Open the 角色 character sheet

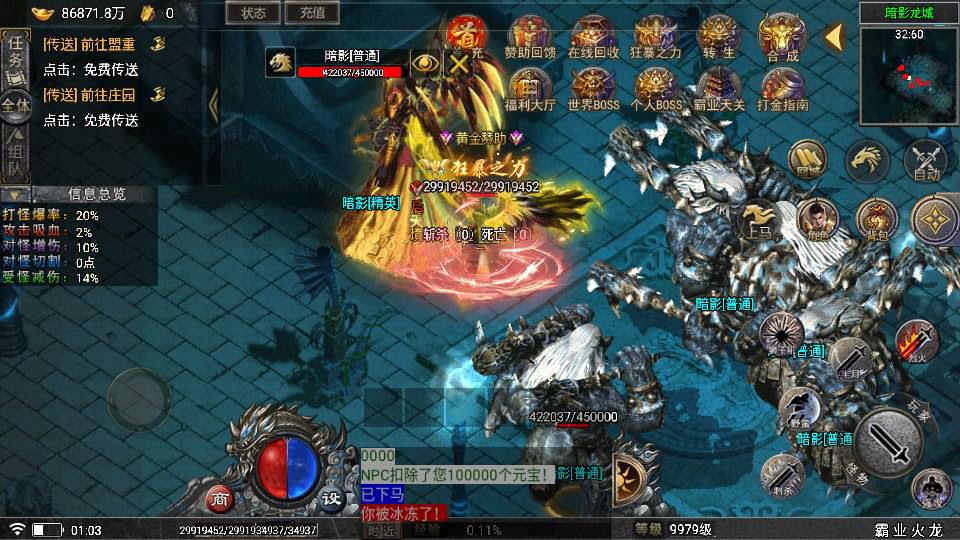click(x=817, y=219)
